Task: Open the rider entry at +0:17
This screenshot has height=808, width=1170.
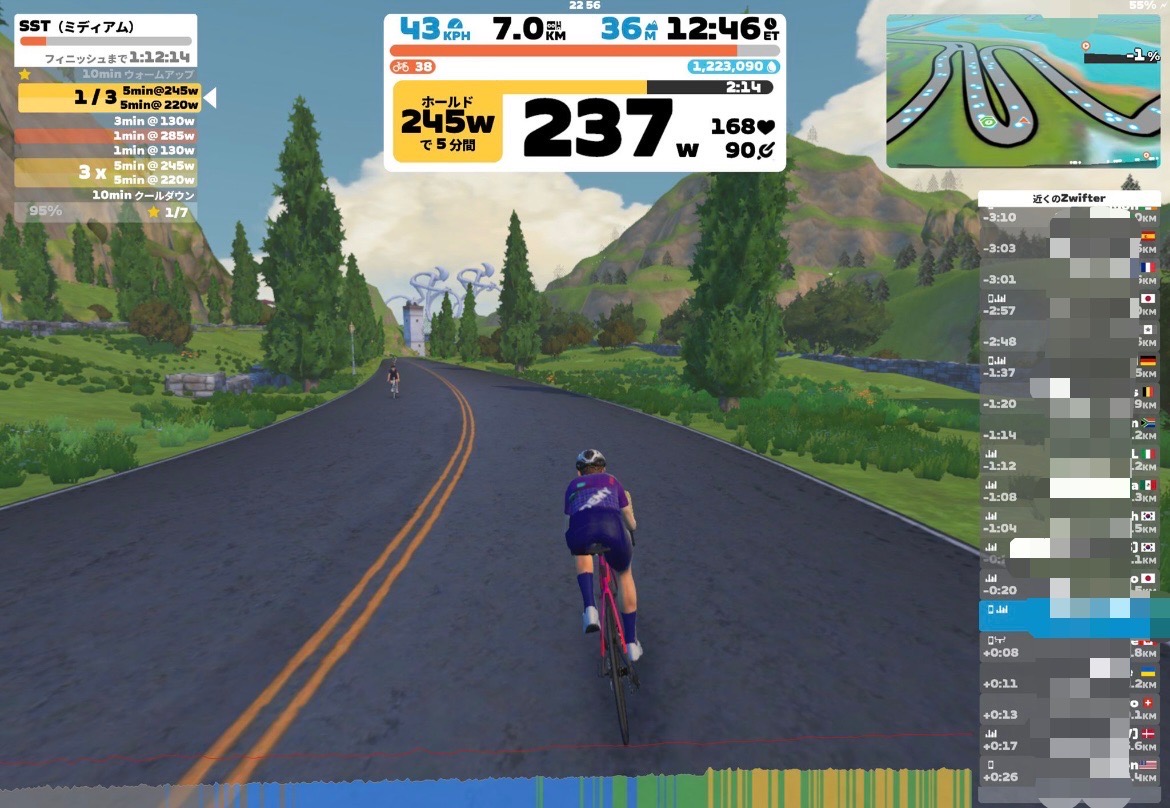Action: pyautogui.click(x=1068, y=745)
